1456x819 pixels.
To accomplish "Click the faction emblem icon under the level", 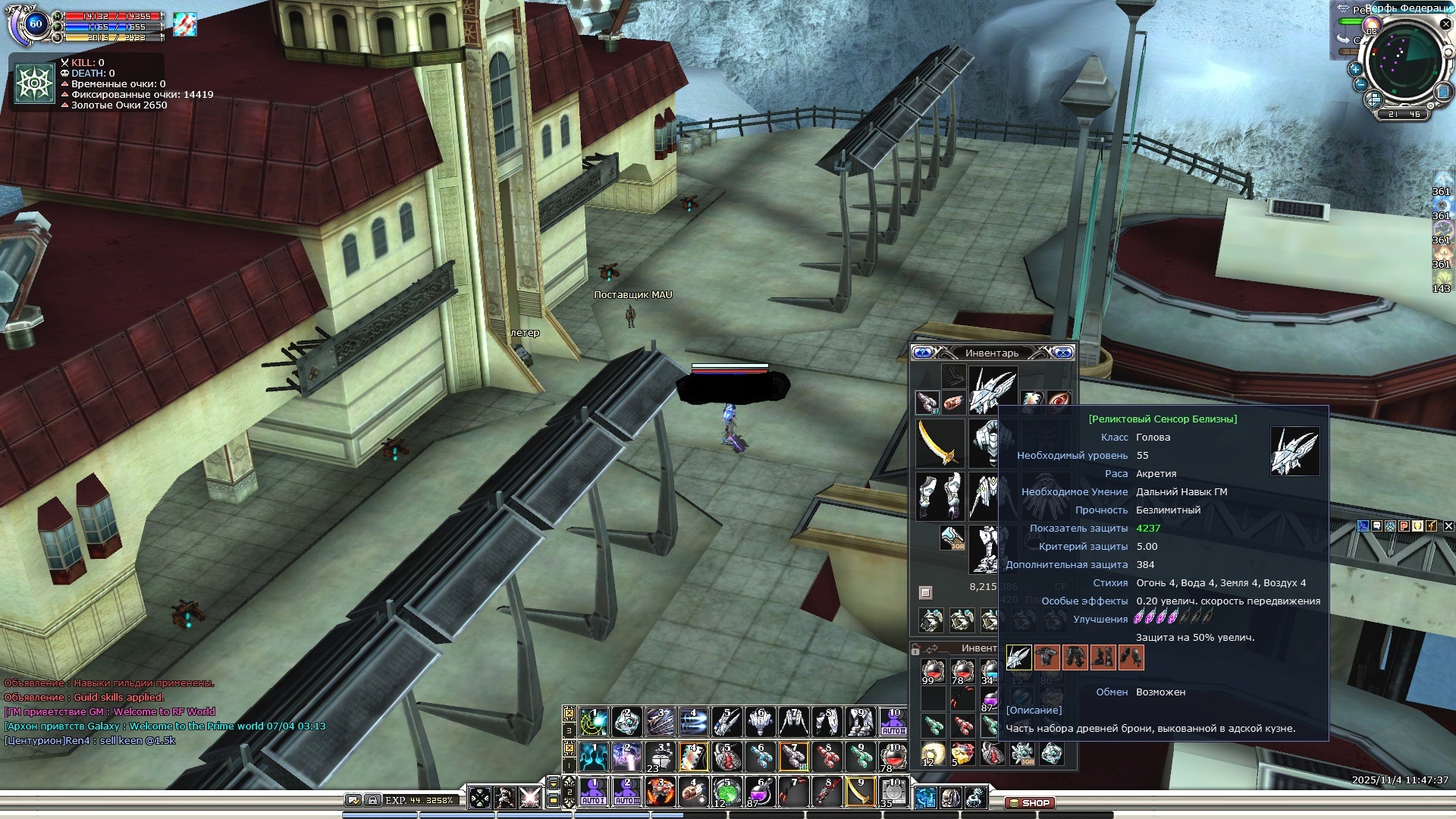I will point(35,83).
